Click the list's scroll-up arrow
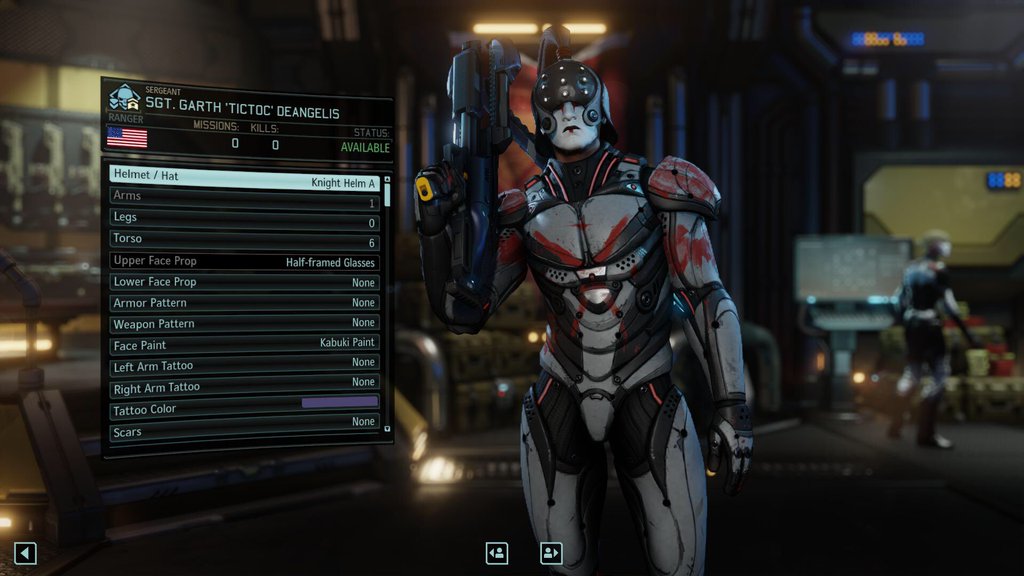The width and height of the screenshot is (1024, 576). click(x=388, y=178)
